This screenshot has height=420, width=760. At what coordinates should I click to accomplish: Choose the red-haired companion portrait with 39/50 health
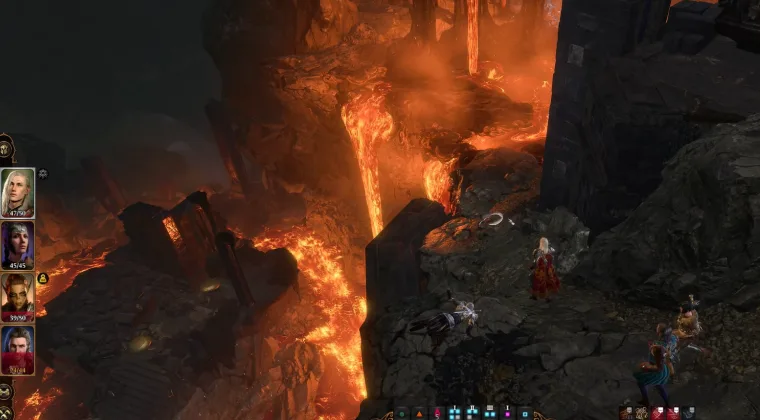[x=18, y=297]
